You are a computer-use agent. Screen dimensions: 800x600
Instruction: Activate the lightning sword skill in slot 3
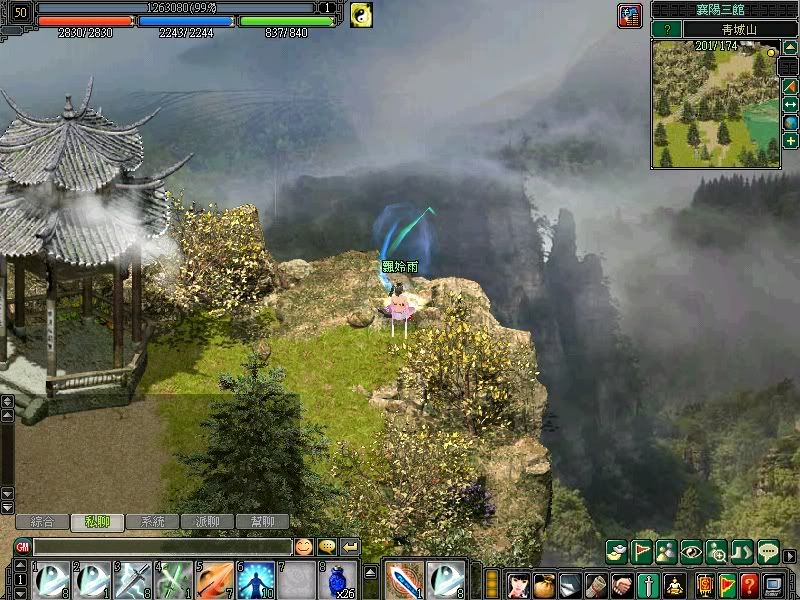click(133, 580)
